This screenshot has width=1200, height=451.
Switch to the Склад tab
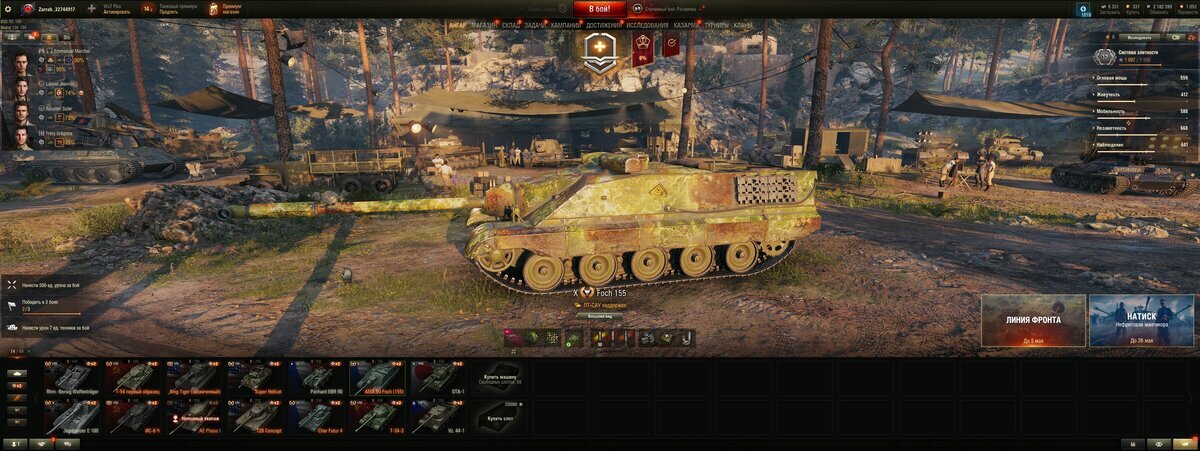click(510, 24)
